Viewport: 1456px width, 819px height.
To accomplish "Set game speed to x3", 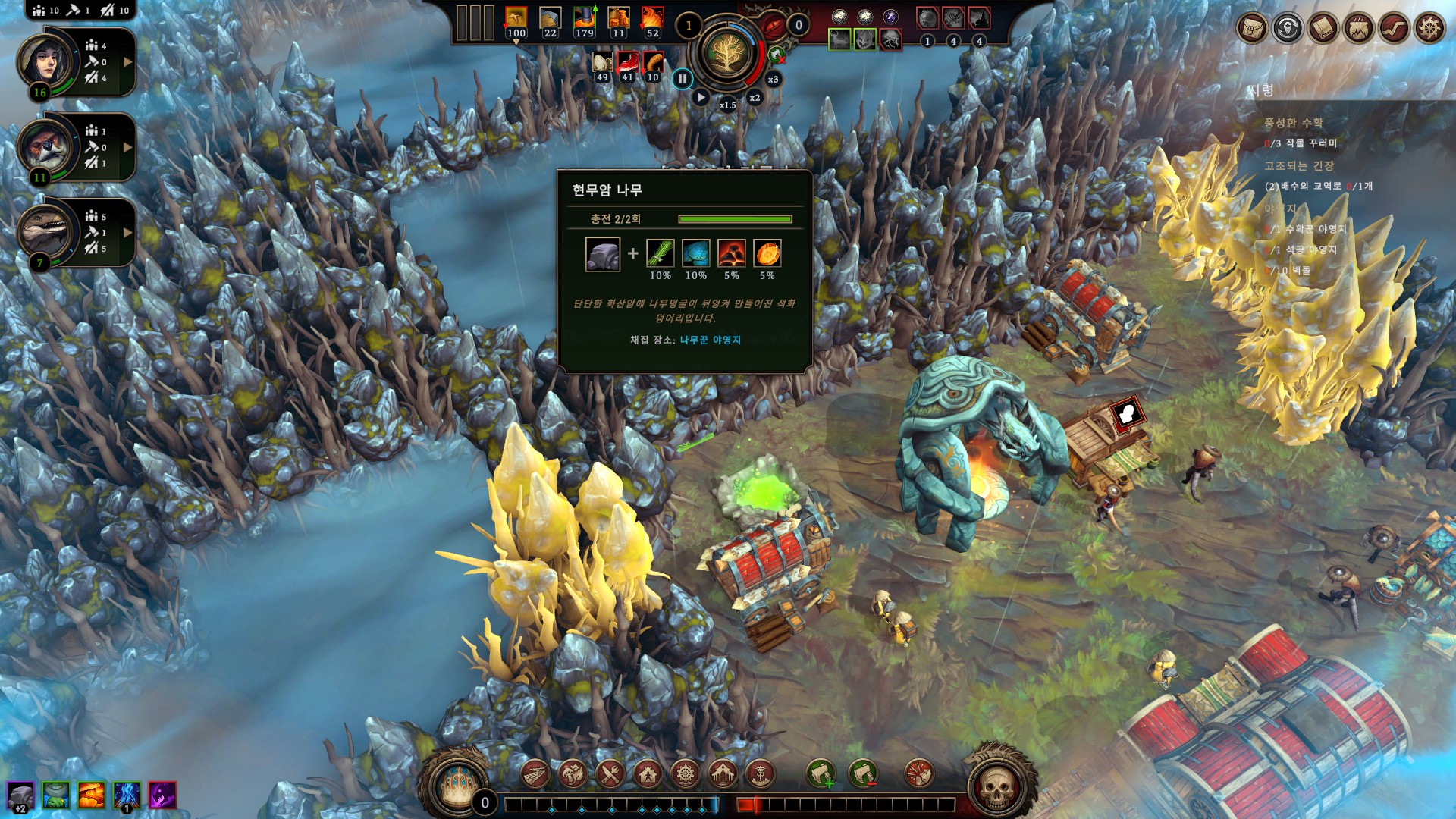I will [773, 80].
